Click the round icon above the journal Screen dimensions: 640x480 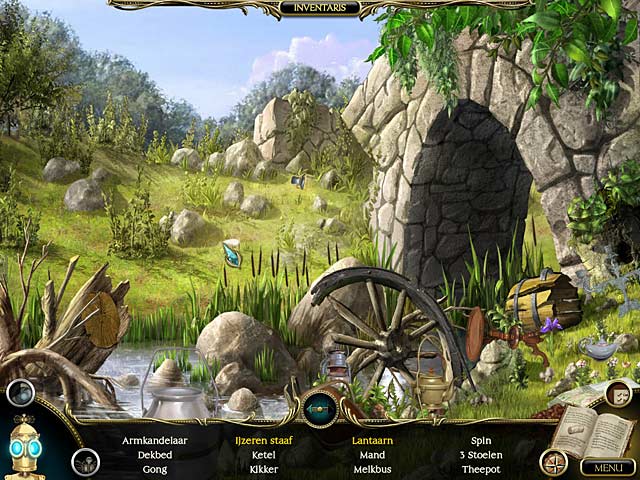[x=617, y=394]
